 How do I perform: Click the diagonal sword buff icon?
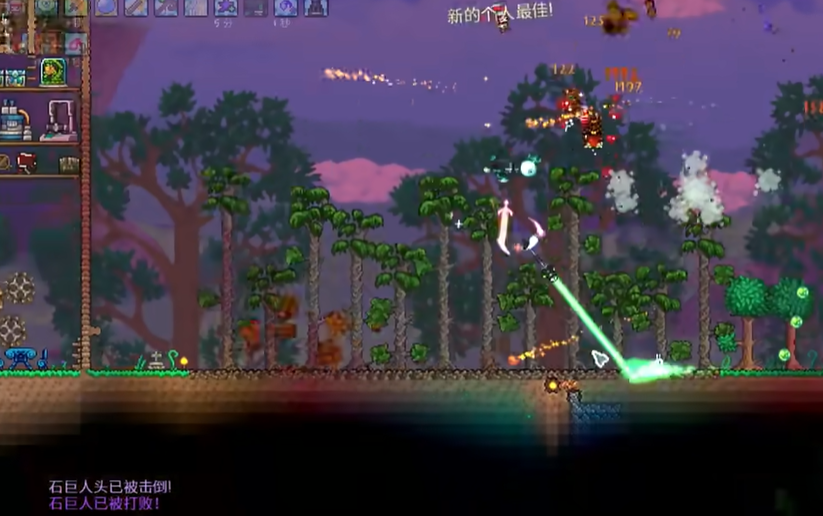click(136, 7)
